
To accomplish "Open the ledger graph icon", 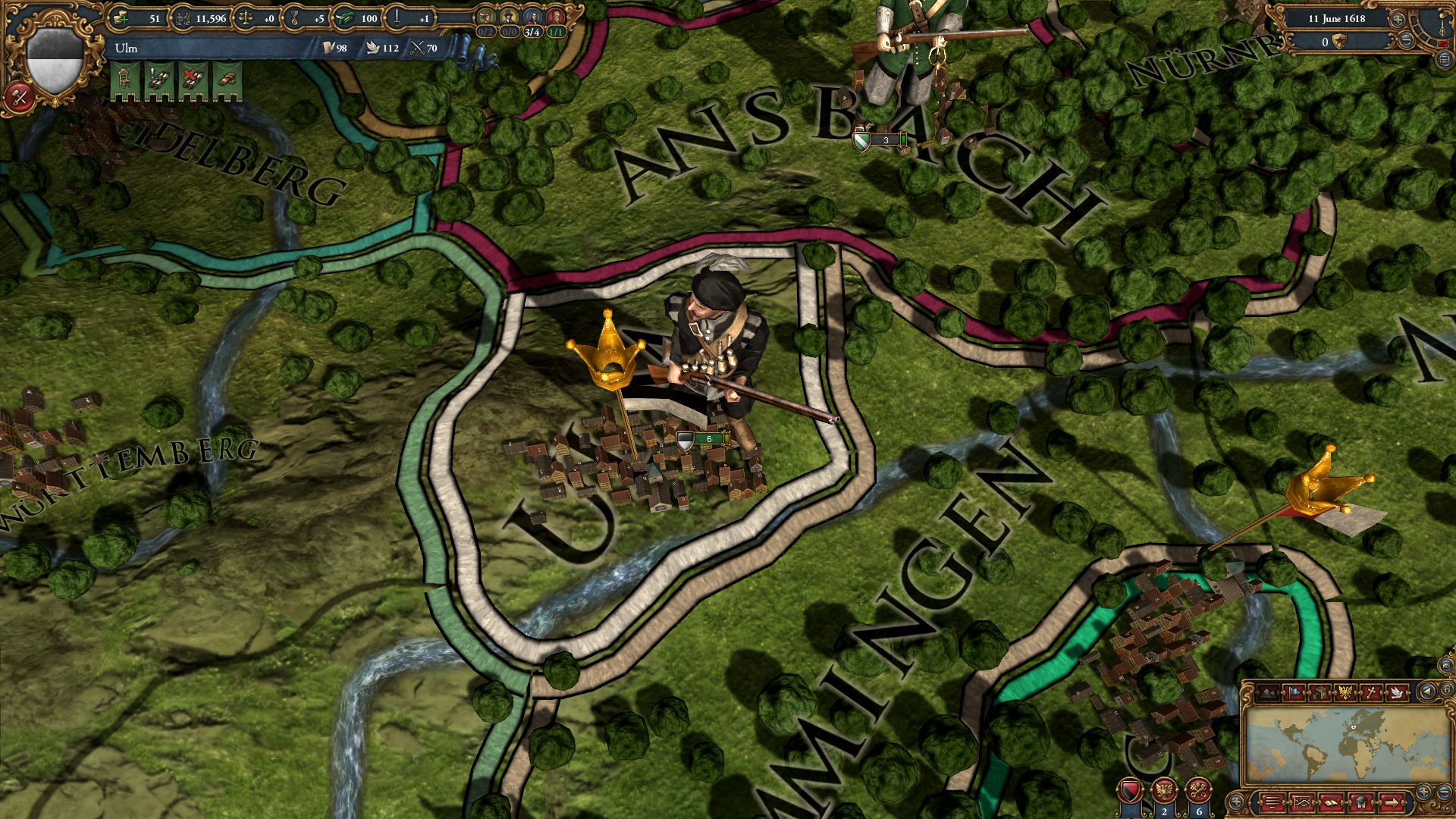I will pos(1302,802).
